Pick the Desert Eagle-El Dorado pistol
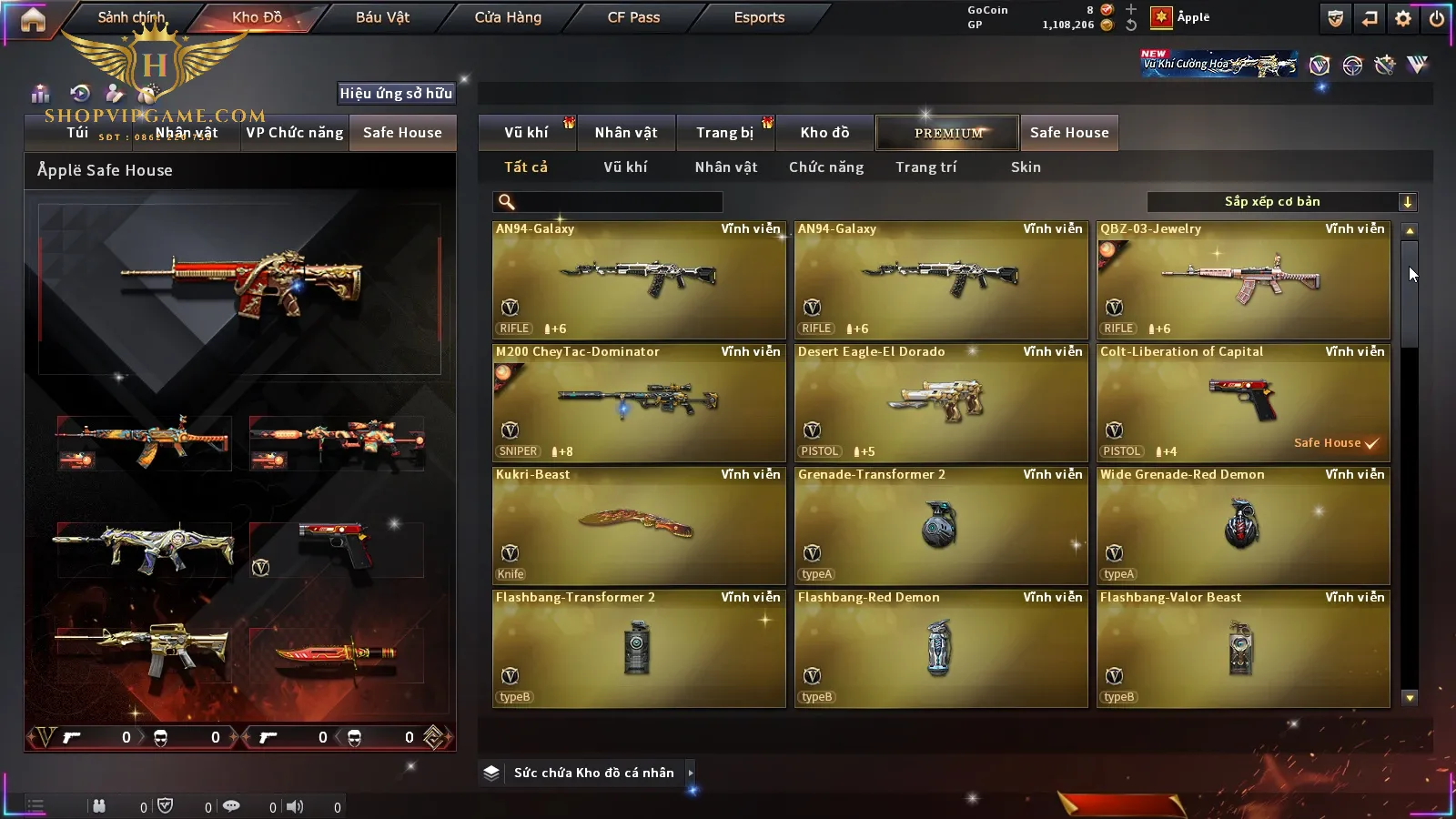This screenshot has height=819, width=1456. (x=941, y=403)
